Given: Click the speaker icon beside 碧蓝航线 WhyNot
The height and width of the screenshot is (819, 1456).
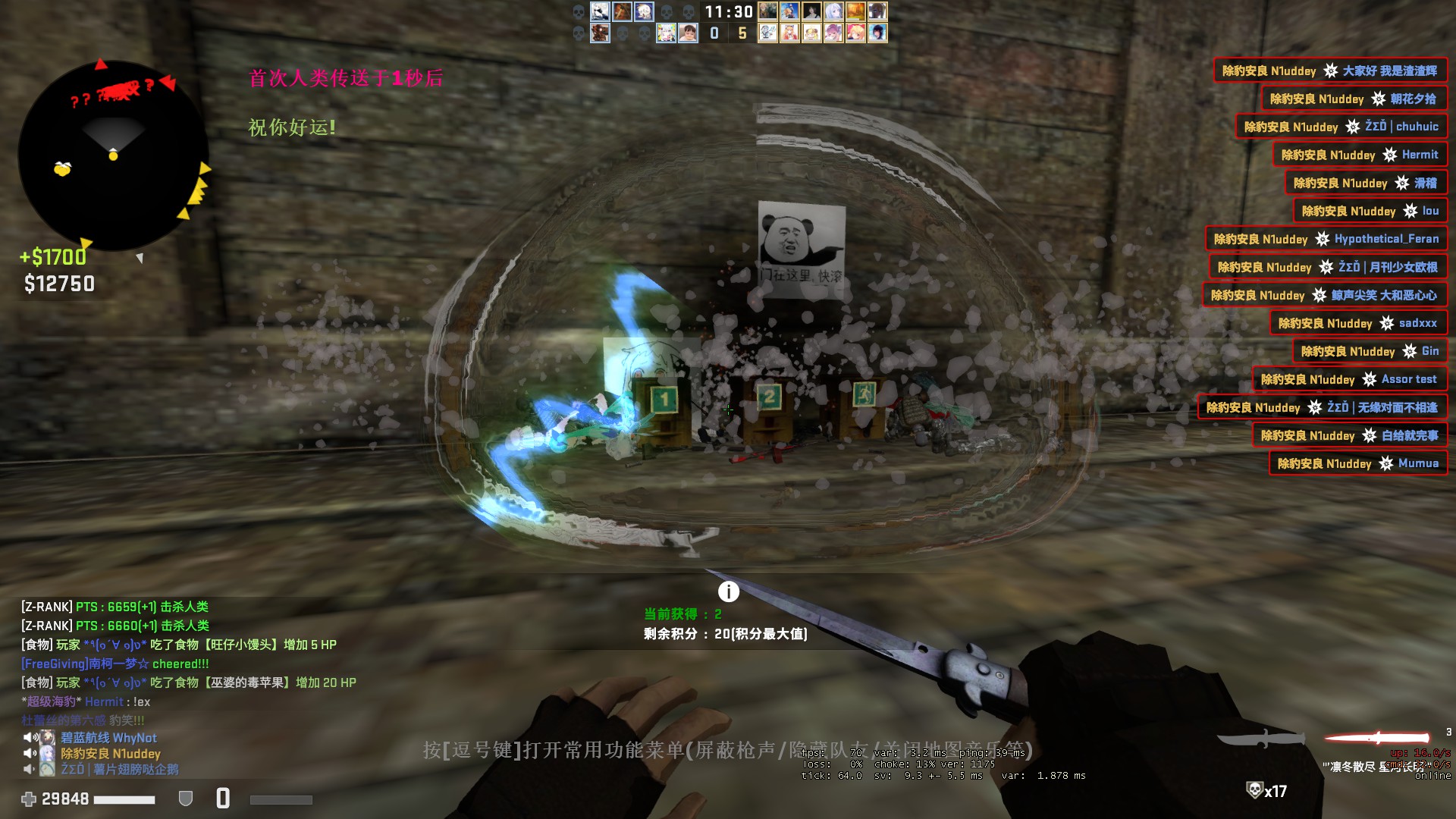Looking at the screenshot, I should [30, 737].
